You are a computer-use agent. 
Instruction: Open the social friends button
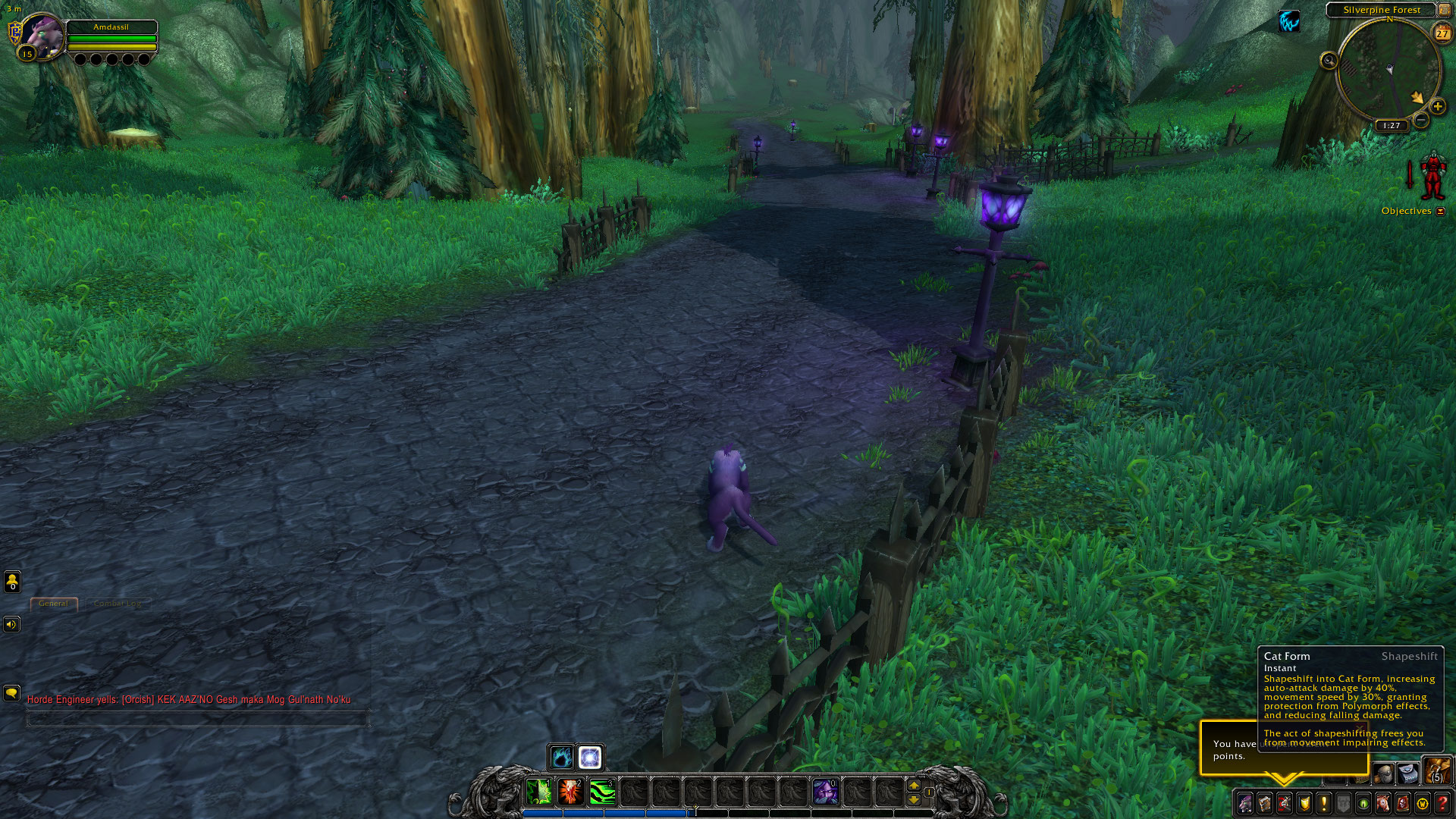12,582
